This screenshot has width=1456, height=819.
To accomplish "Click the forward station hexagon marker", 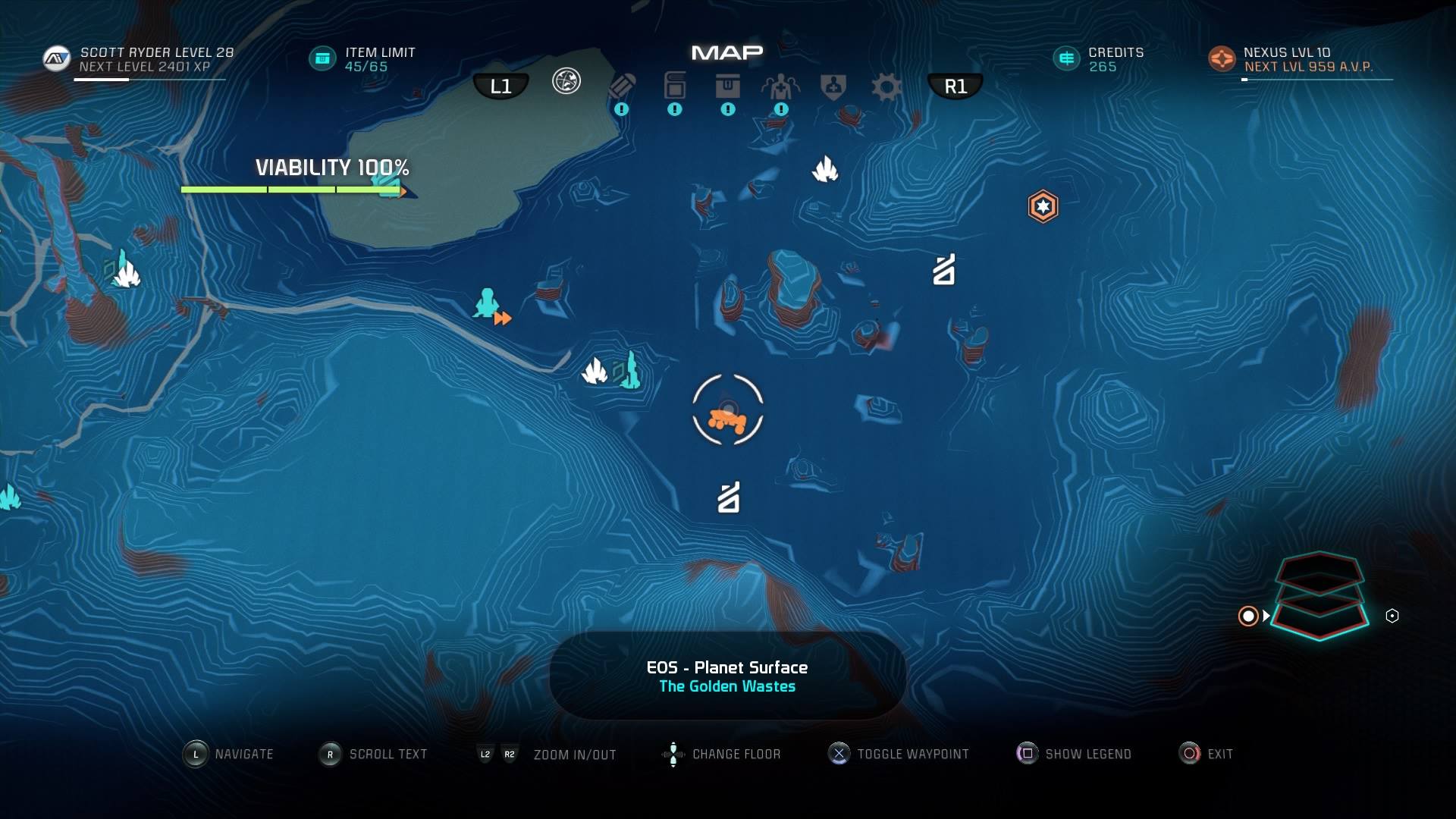I will [x=1043, y=205].
